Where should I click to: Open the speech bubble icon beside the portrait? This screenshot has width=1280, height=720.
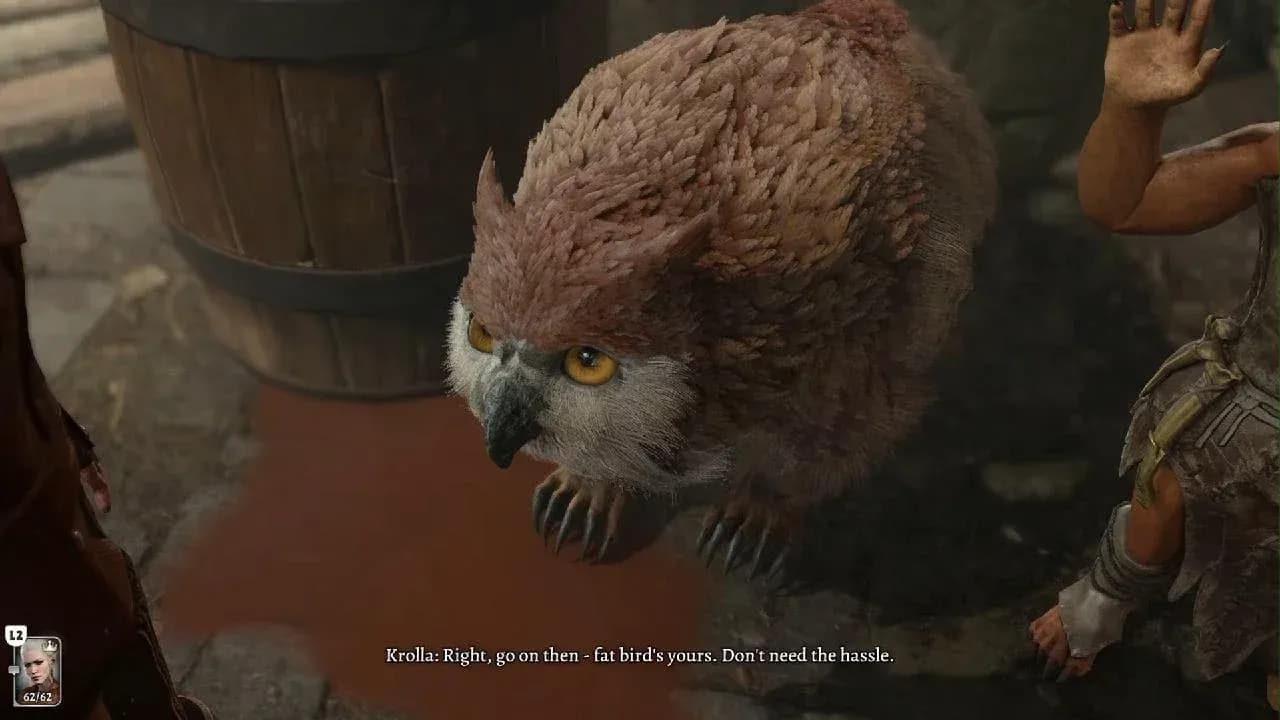[14, 668]
